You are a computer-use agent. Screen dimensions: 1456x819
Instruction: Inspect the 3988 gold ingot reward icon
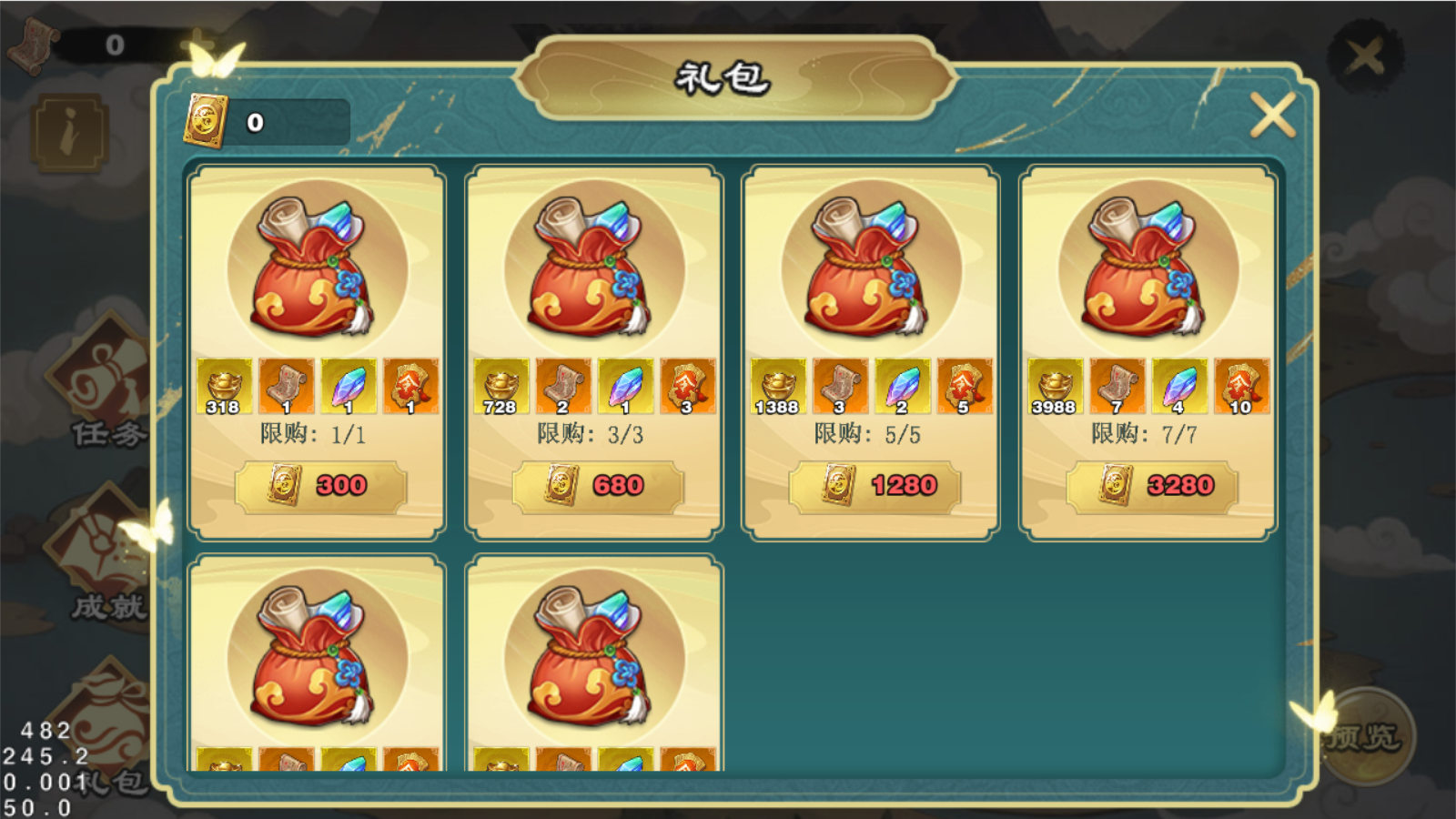(x=1055, y=387)
